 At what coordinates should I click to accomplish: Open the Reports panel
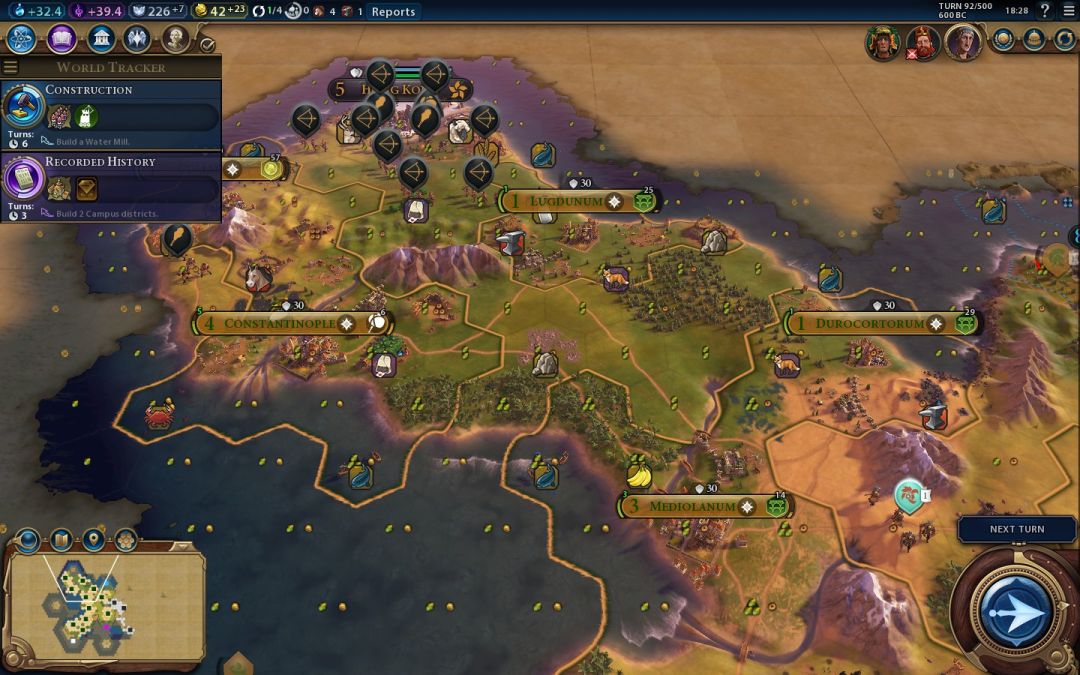[393, 12]
